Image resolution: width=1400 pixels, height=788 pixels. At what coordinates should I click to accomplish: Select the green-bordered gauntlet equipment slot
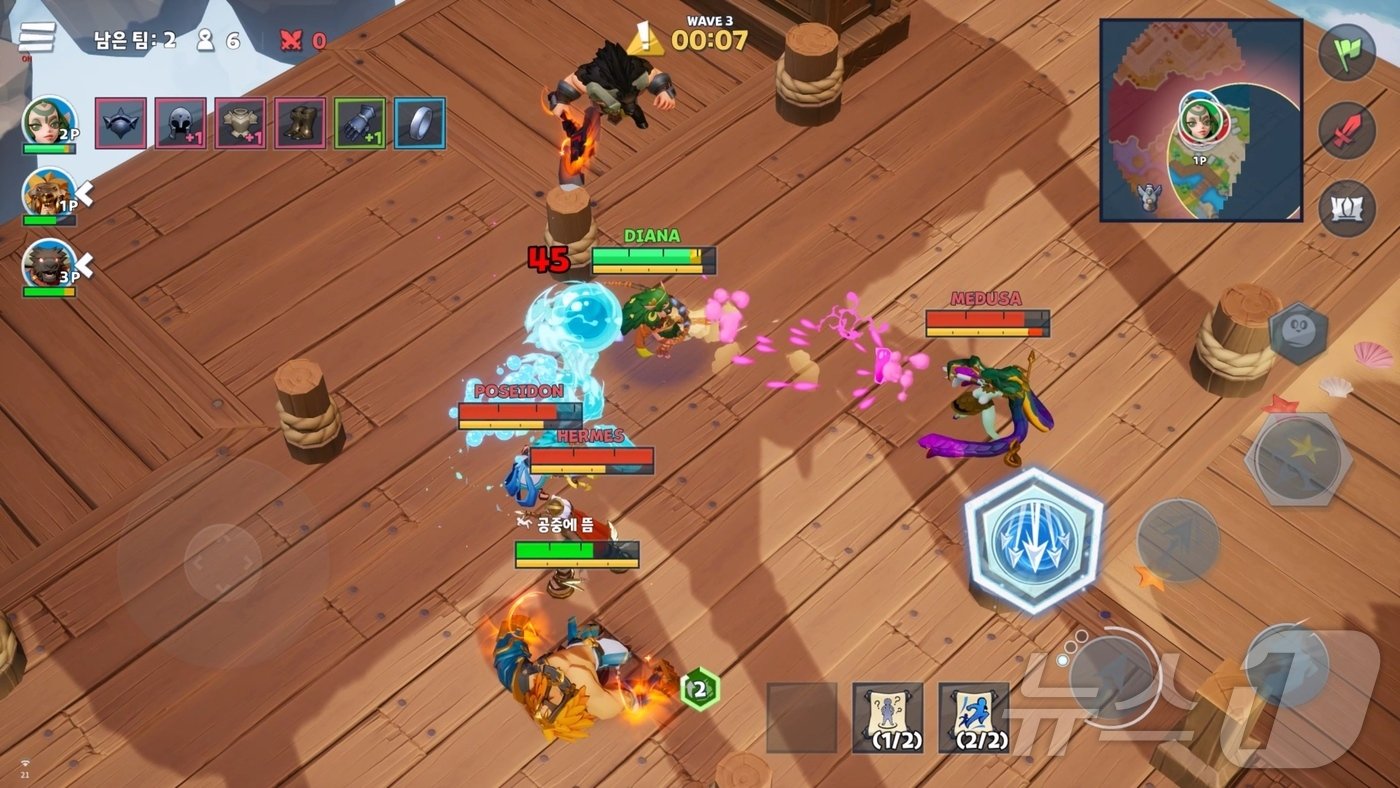[x=360, y=123]
